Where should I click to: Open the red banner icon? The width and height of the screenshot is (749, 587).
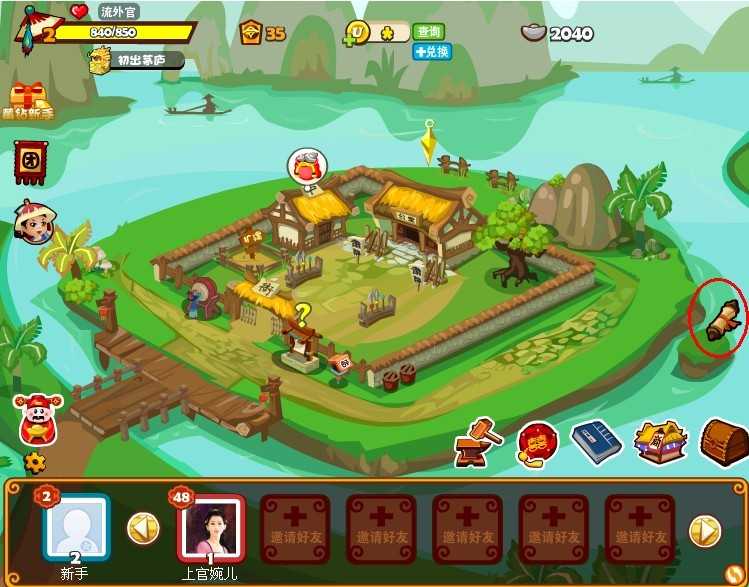tap(31, 161)
